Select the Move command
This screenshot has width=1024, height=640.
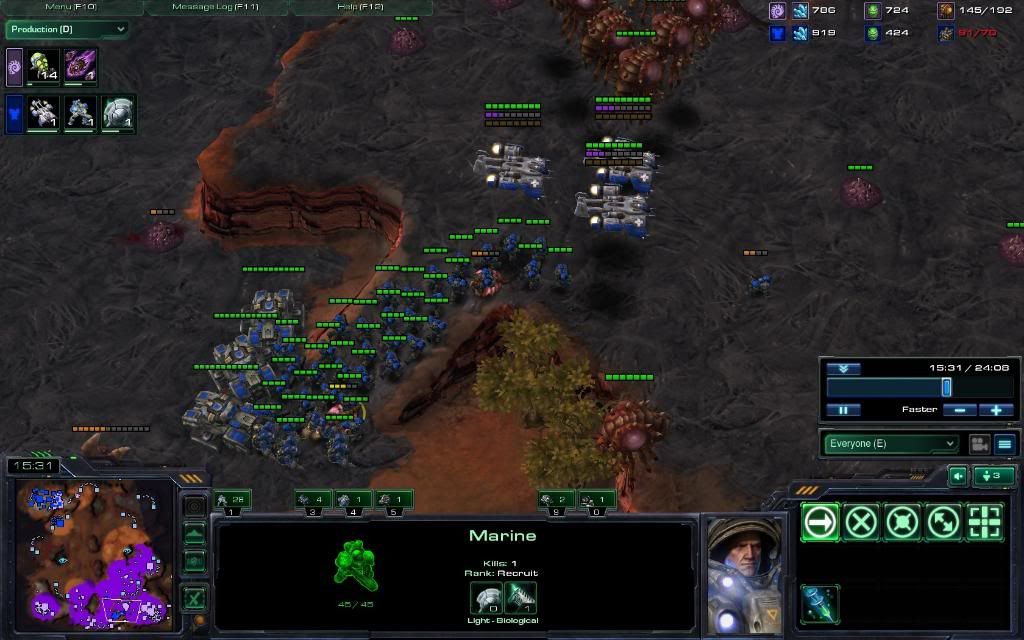click(820, 522)
